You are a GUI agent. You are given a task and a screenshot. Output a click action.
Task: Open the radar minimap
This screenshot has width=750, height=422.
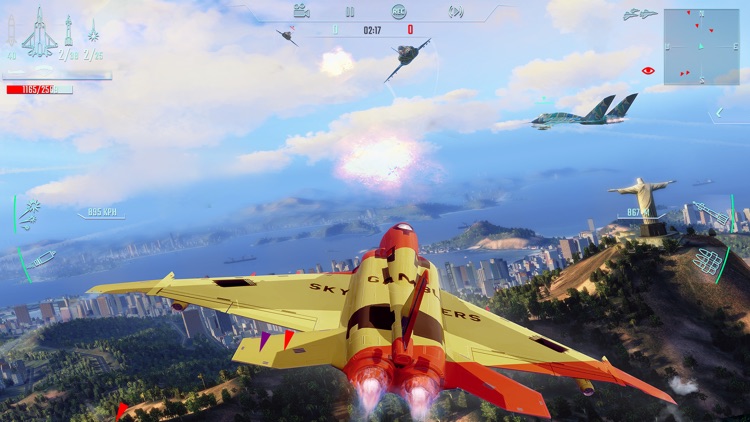(701, 46)
